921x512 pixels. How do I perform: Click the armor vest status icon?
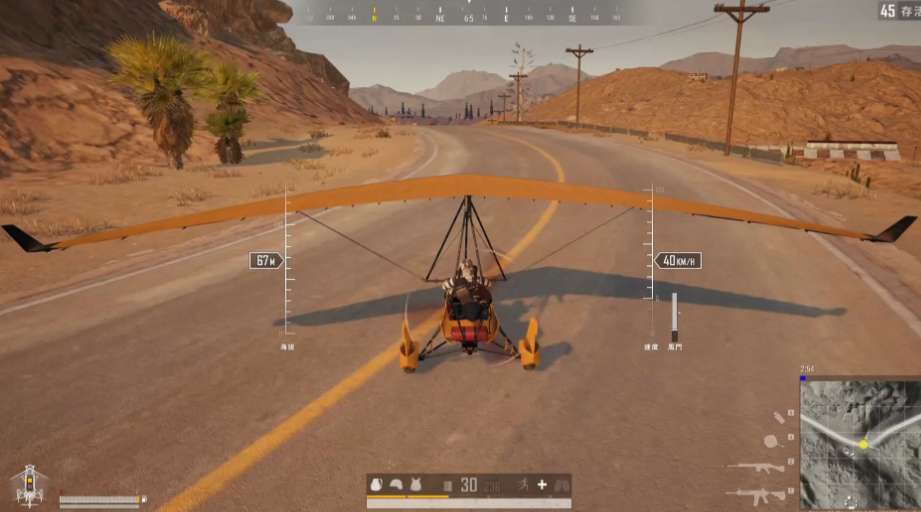coord(414,485)
